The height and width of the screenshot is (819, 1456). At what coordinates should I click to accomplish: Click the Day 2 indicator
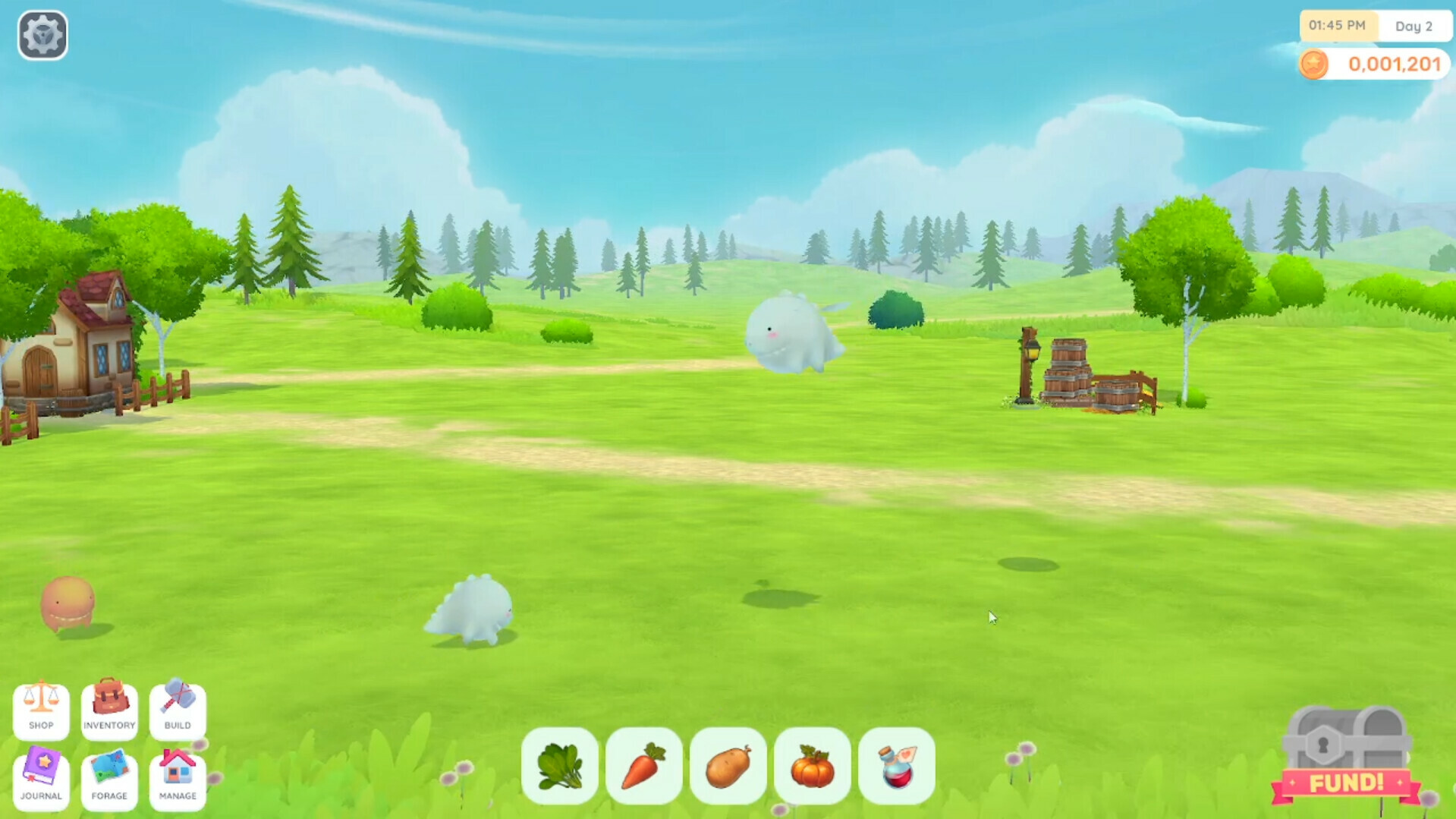[1414, 26]
